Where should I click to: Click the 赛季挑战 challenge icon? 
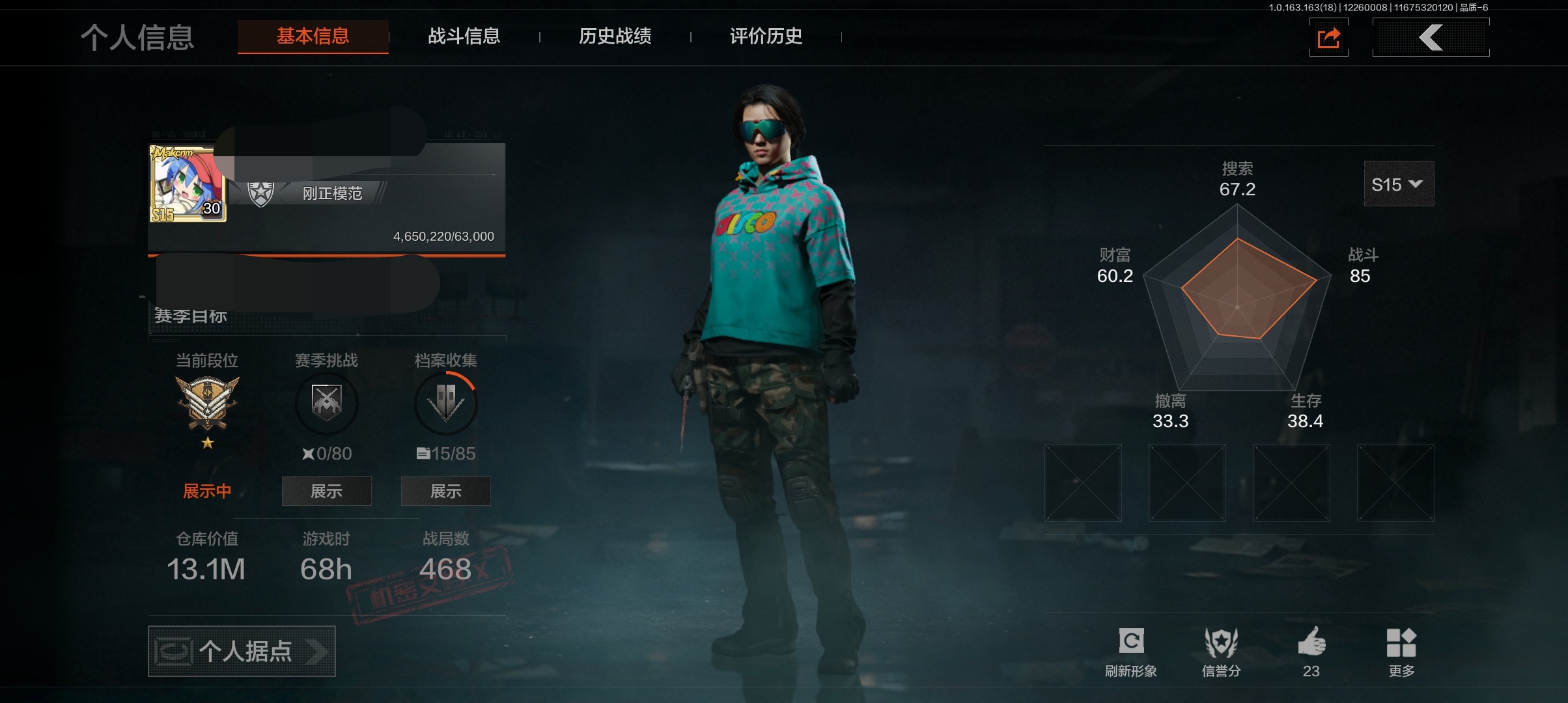326,402
